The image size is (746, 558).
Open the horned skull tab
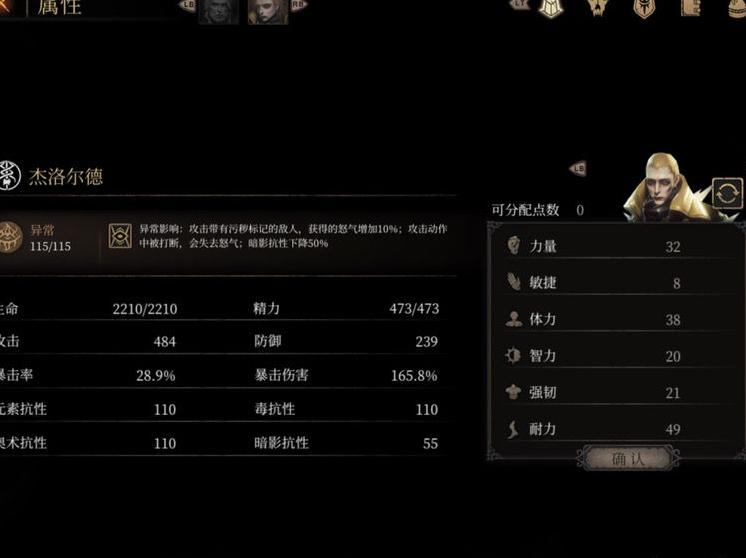click(x=598, y=8)
